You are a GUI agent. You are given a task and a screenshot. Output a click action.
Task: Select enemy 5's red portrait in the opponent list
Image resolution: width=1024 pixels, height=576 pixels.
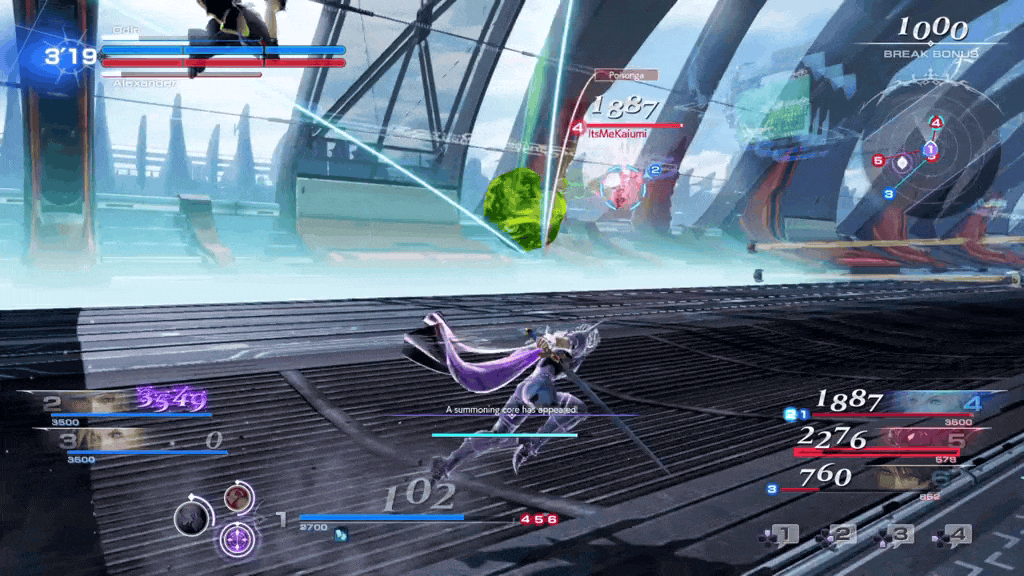pyautogui.click(x=918, y=438)
